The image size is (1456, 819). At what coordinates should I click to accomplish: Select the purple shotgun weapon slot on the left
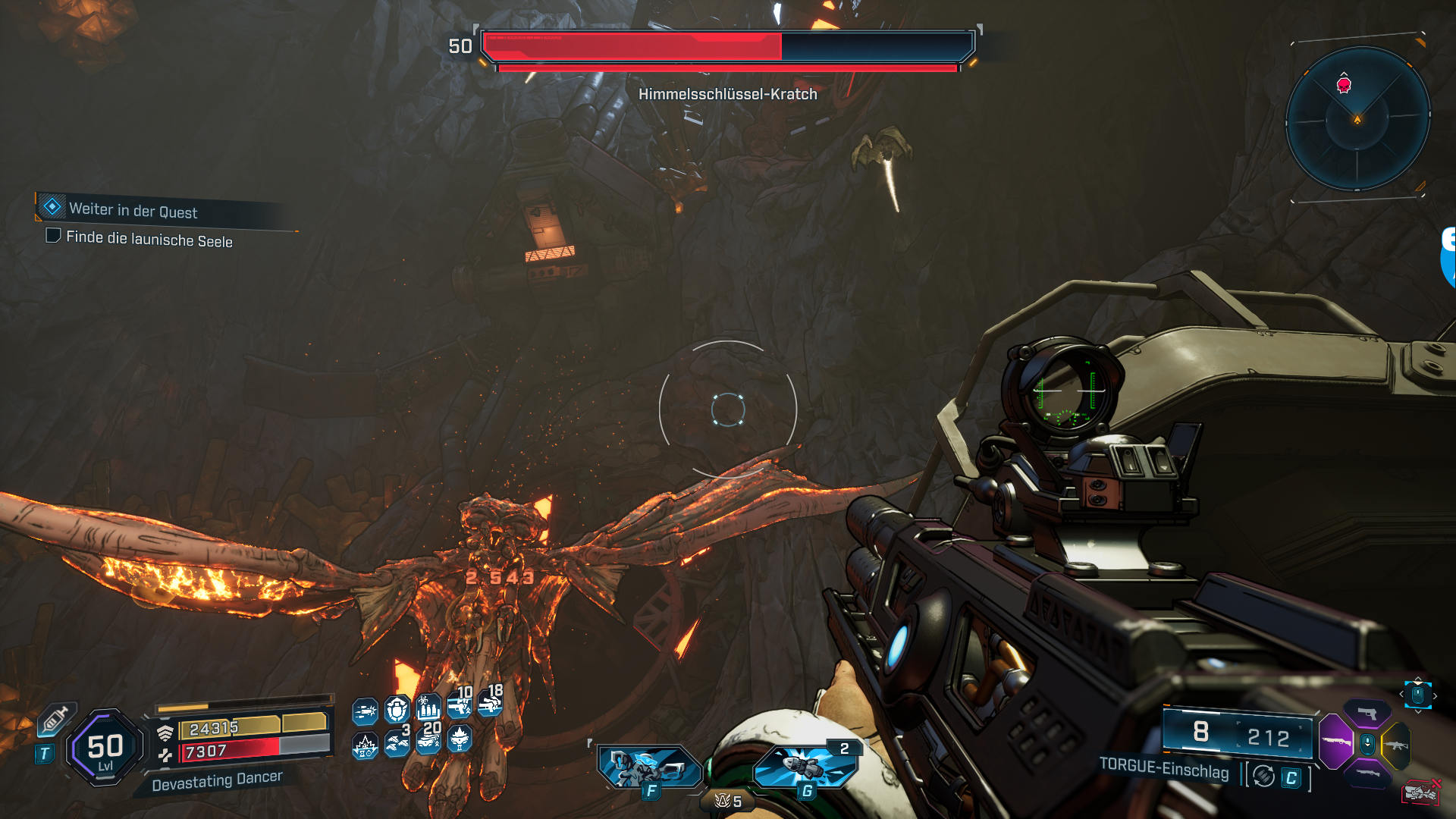pyautogui.click(x=1335, y=741)
